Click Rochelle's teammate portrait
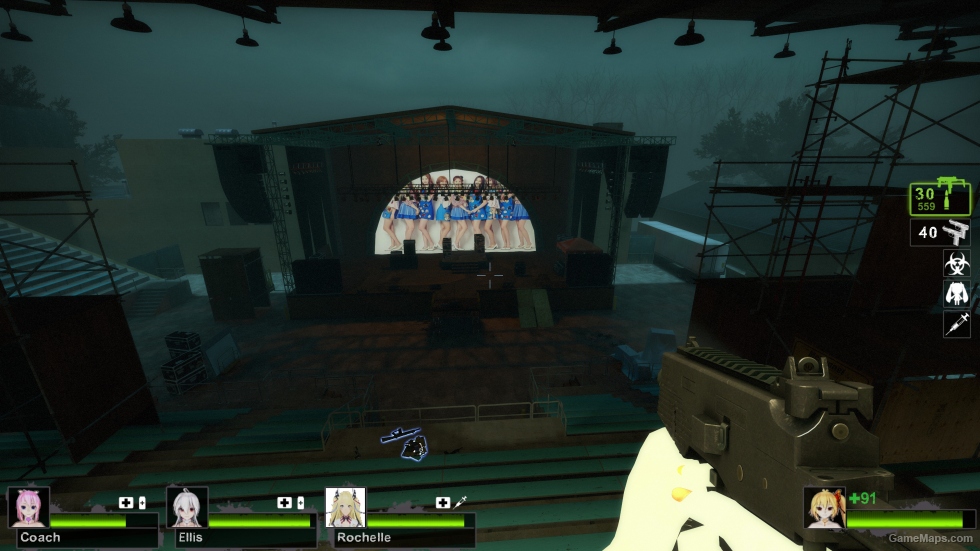The image size is (980, 551). 345,507
